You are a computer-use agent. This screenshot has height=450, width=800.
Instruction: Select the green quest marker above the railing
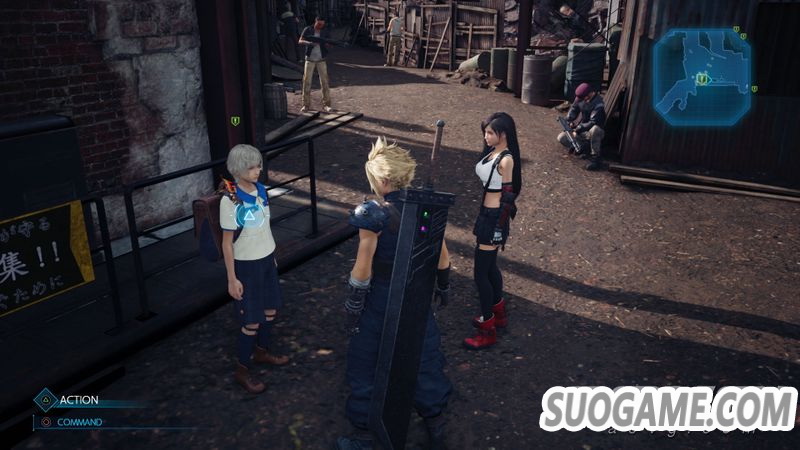tap(235, 121)
